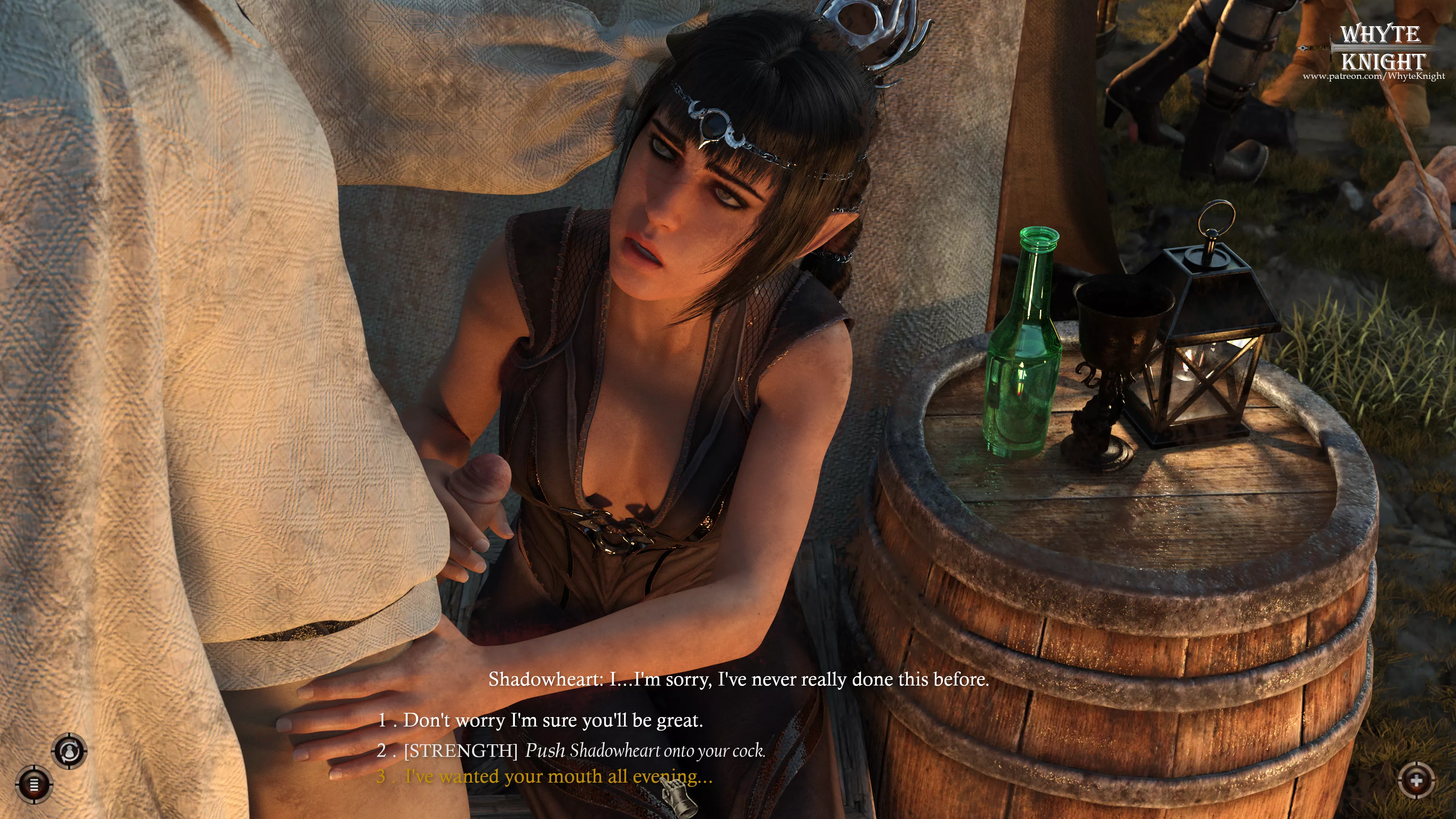Open the round list menu icon

point(34,784)
